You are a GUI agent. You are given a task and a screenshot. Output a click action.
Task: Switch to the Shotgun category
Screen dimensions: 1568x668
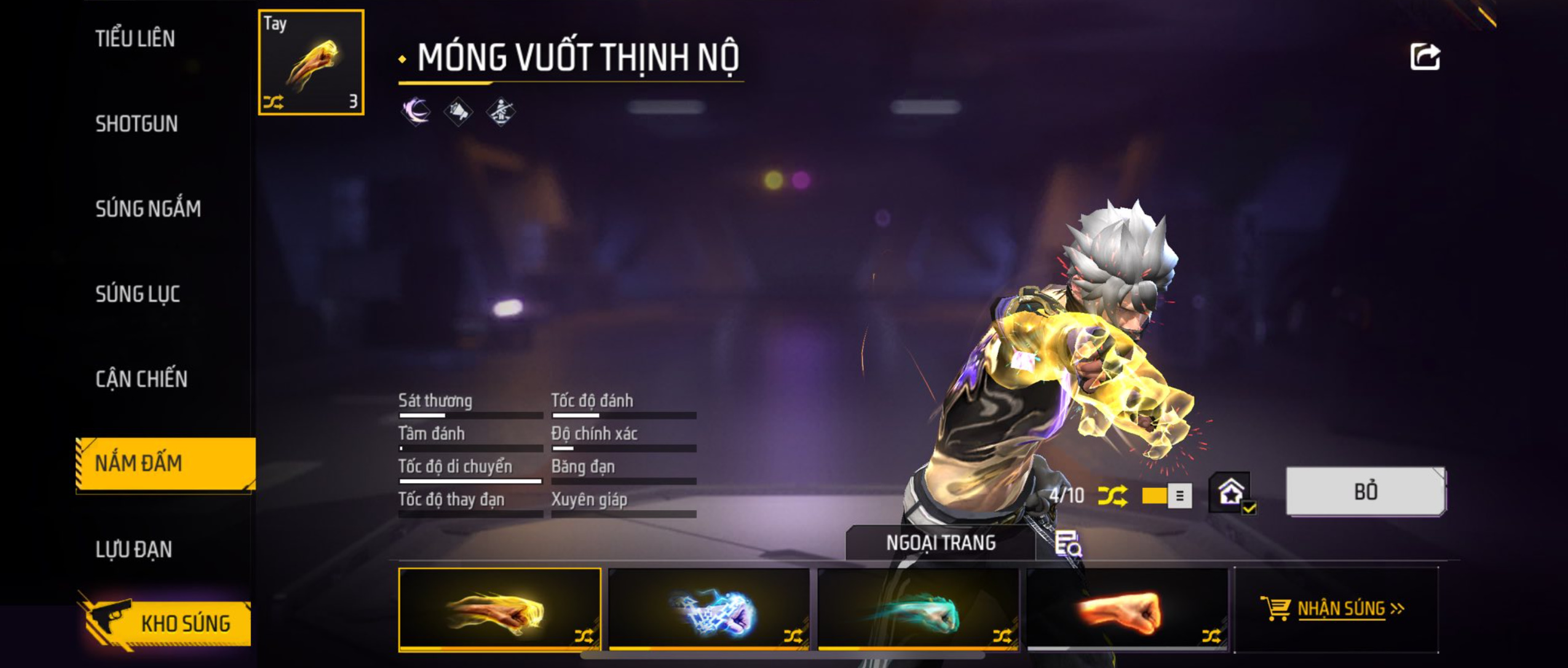[x=137, y=124]
